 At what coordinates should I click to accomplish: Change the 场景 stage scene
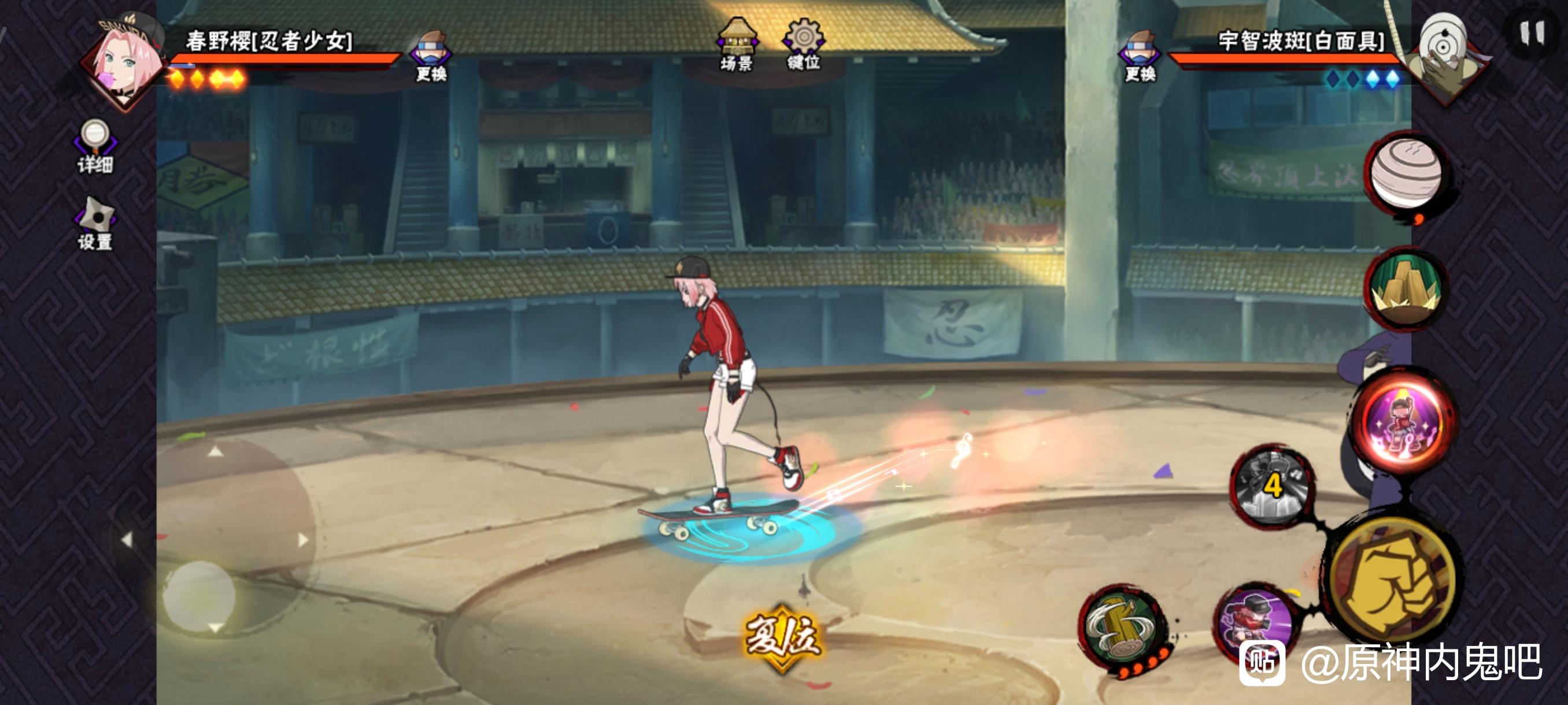pyautogui.click(x=737, y=45)
